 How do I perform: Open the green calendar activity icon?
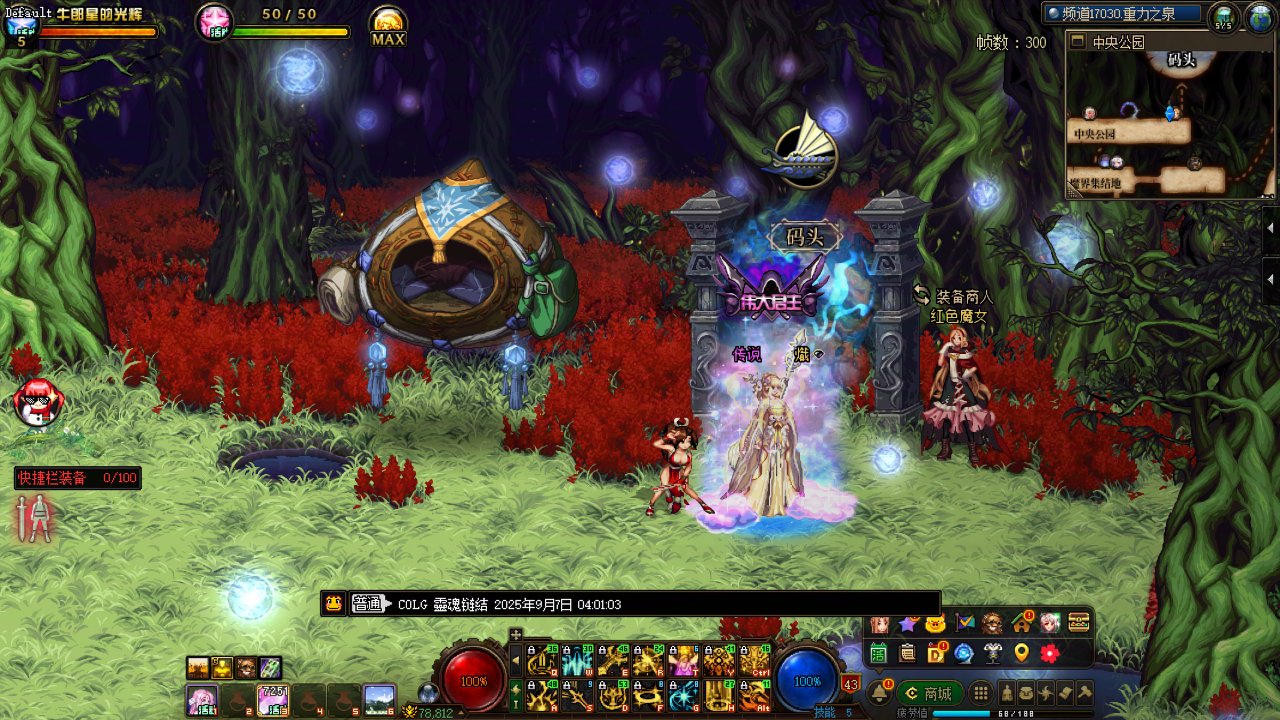tap(879, 653)
